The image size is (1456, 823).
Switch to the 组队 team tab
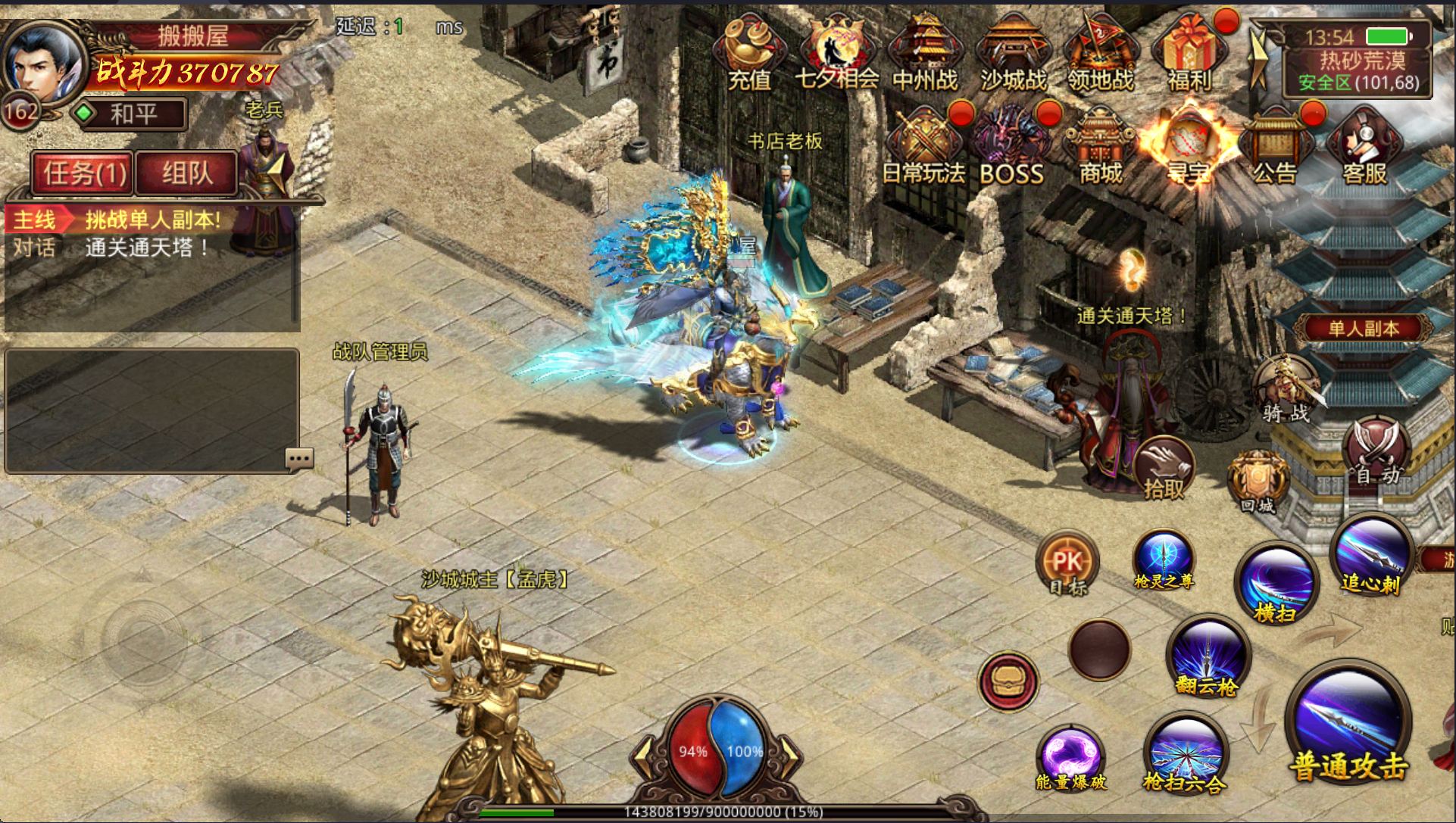(x=187, y=173)
